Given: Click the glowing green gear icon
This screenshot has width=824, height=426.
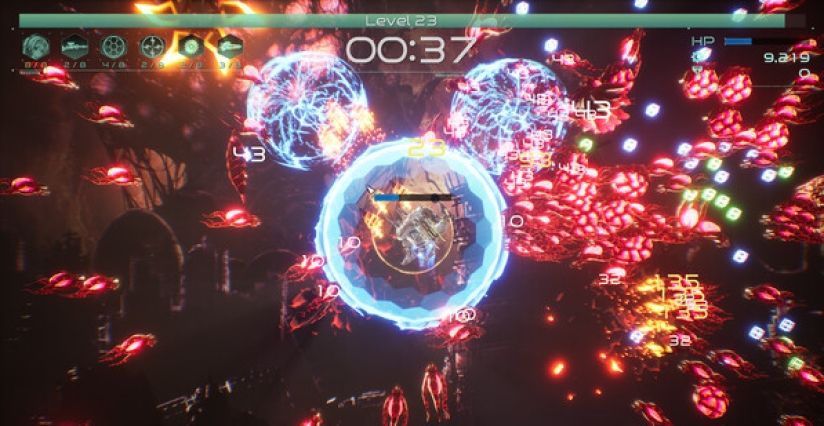Looking at the screenshot, I should pos(191,46).
